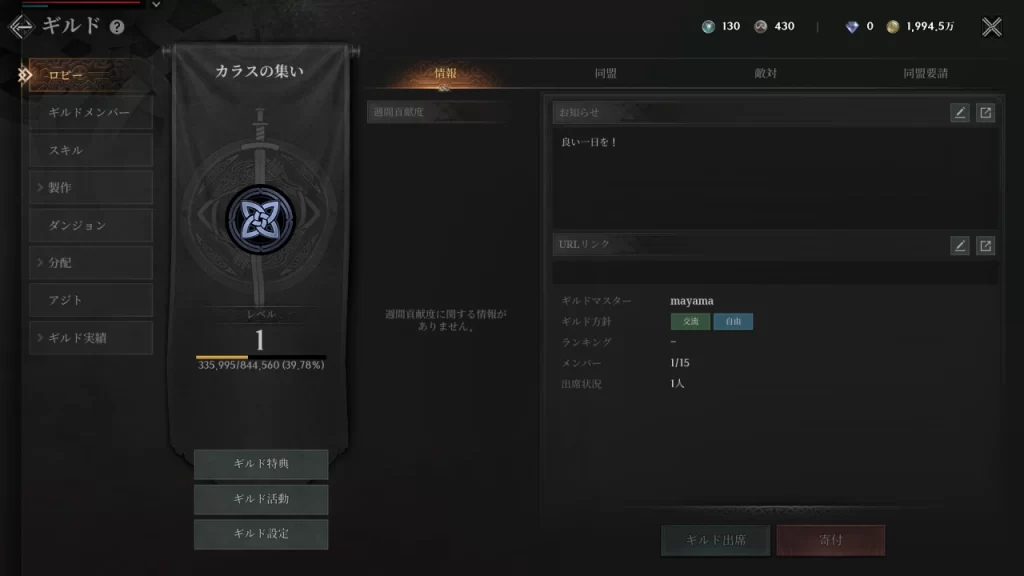Expand the 分配 menu entry
The height and width of the screenshot is (576, 1024).
point(90,262)
